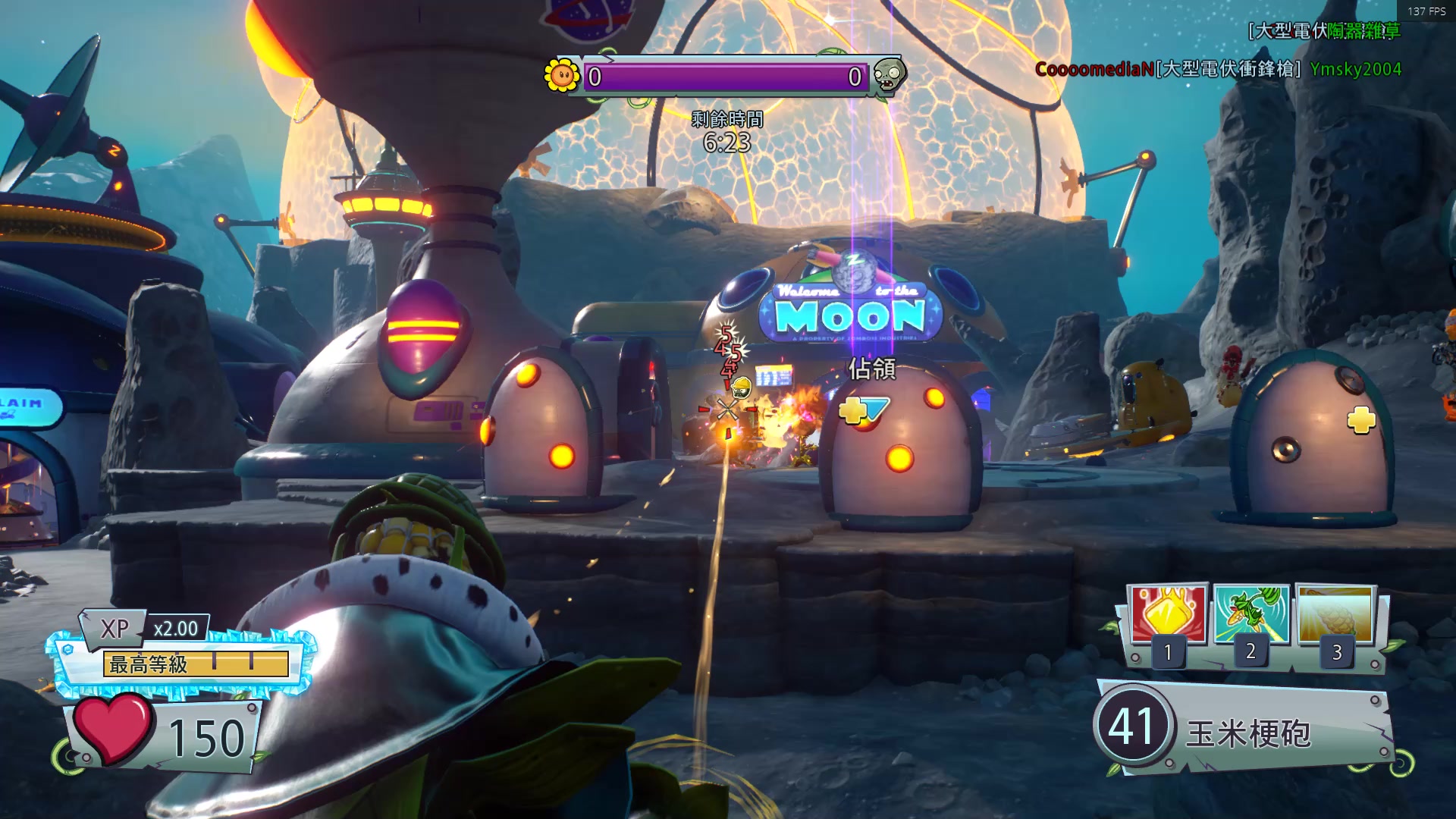Select the 佔領 capture objective marker
1456x819 pixels.
coord(871,369)
